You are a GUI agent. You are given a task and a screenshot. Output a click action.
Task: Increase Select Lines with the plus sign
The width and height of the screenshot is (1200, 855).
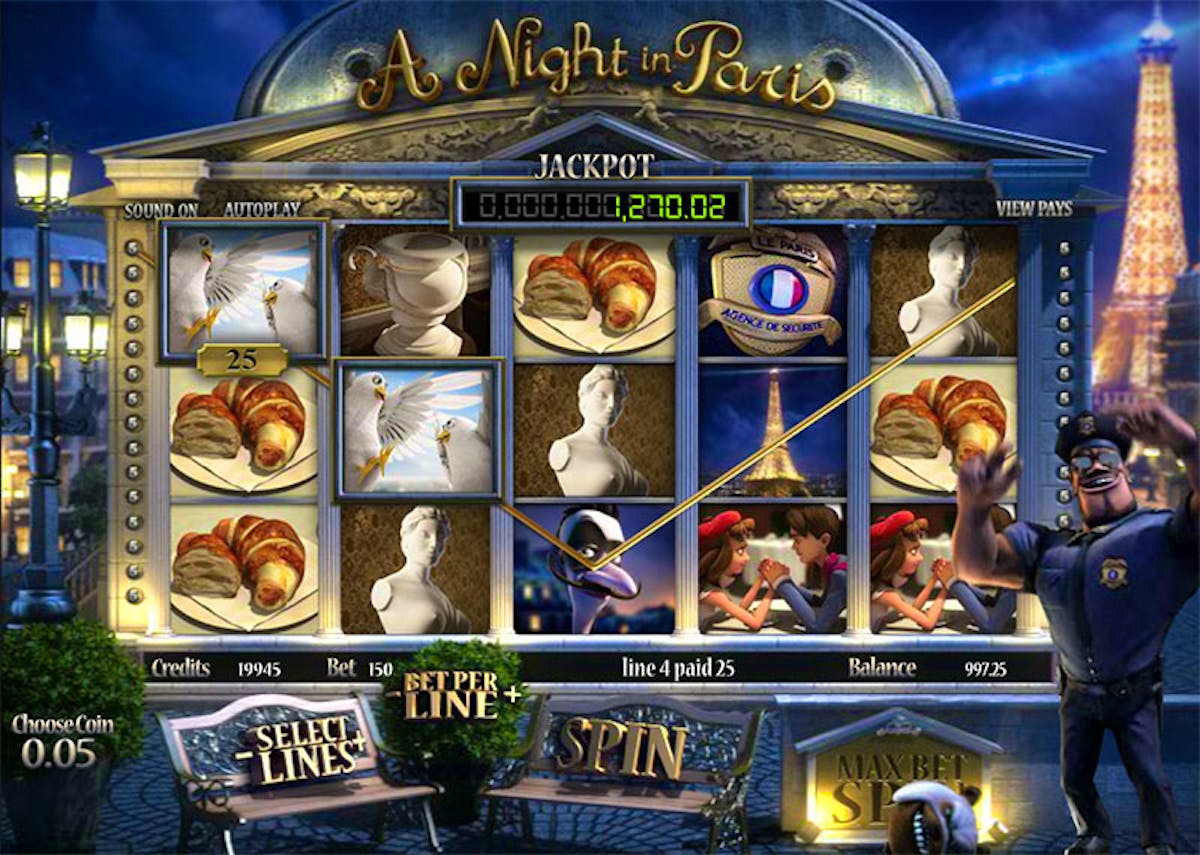tap(360, 742)
